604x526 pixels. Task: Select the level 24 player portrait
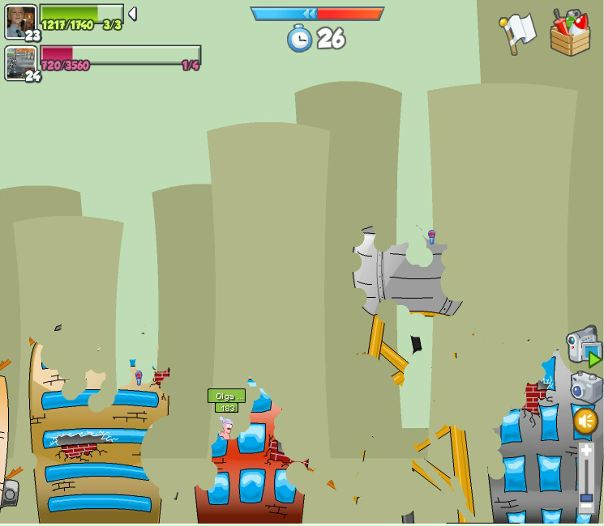pyautogui.click(x=20, y=61)
